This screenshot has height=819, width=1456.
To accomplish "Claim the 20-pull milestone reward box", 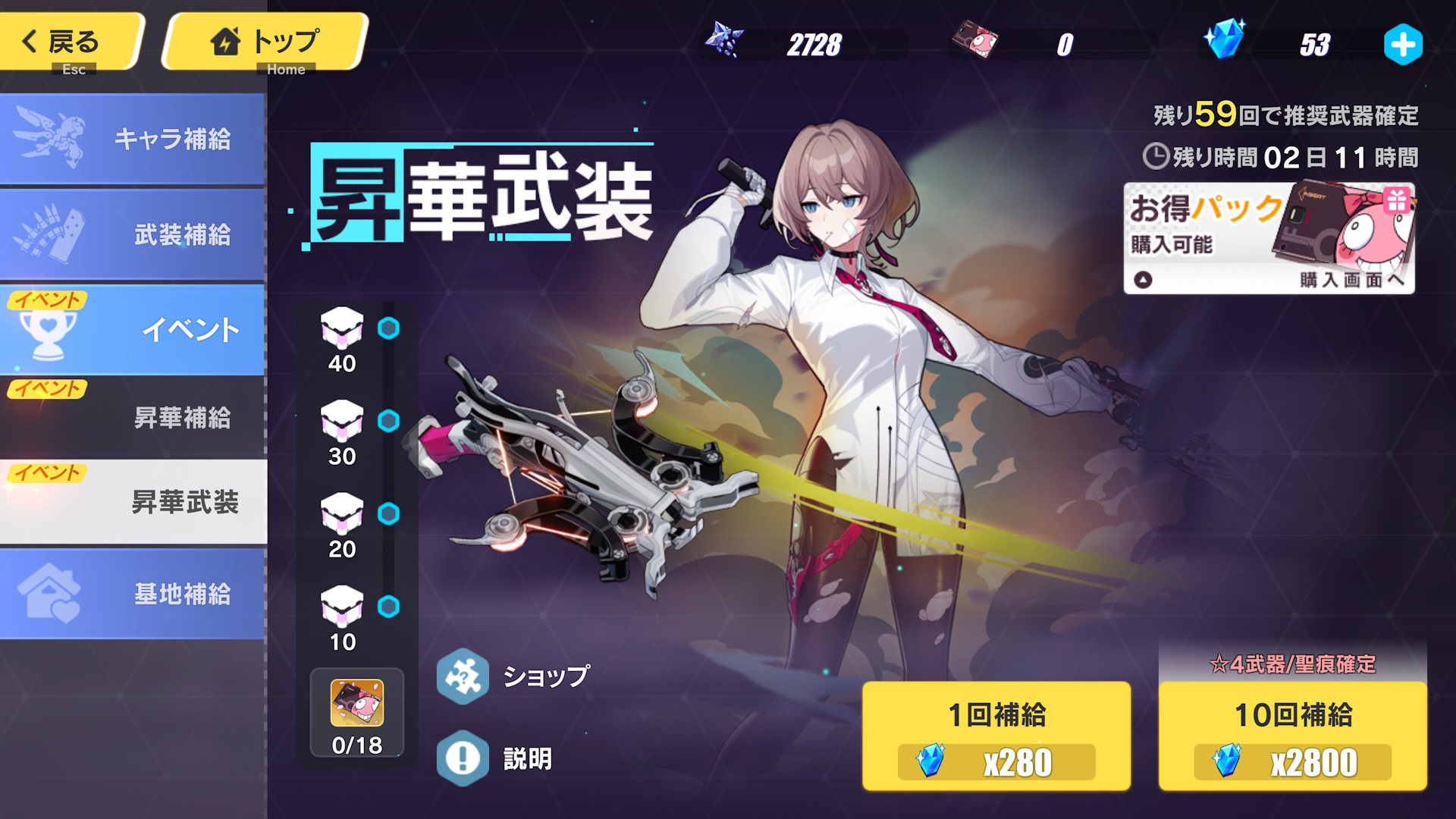I will 342,514.
